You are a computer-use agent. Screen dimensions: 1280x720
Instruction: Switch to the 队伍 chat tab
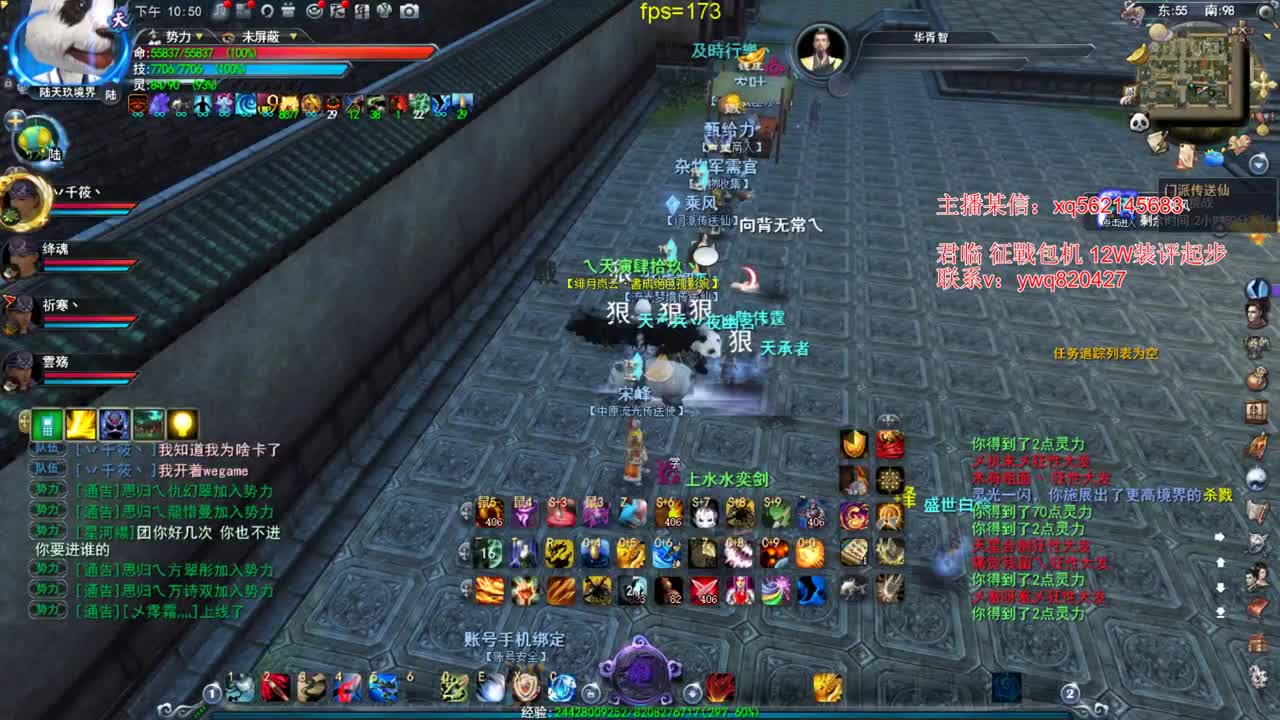click(x=49, y=449)
